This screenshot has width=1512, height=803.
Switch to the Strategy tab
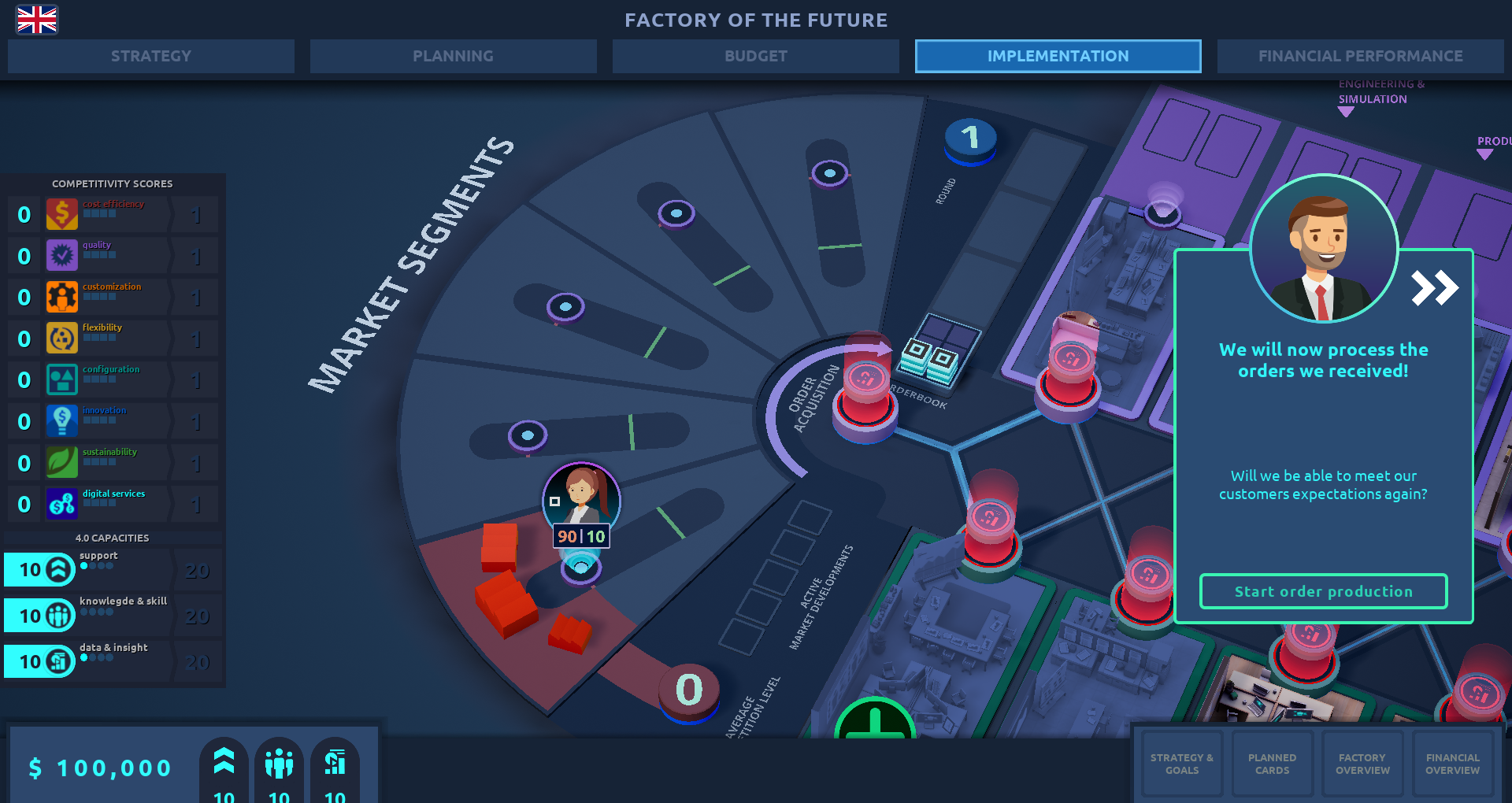tap(151, 56)
